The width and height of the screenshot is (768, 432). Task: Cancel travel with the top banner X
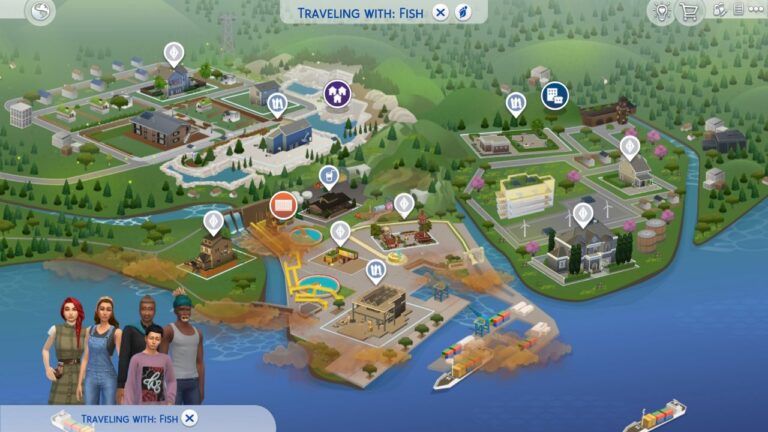tap(440, 13)
